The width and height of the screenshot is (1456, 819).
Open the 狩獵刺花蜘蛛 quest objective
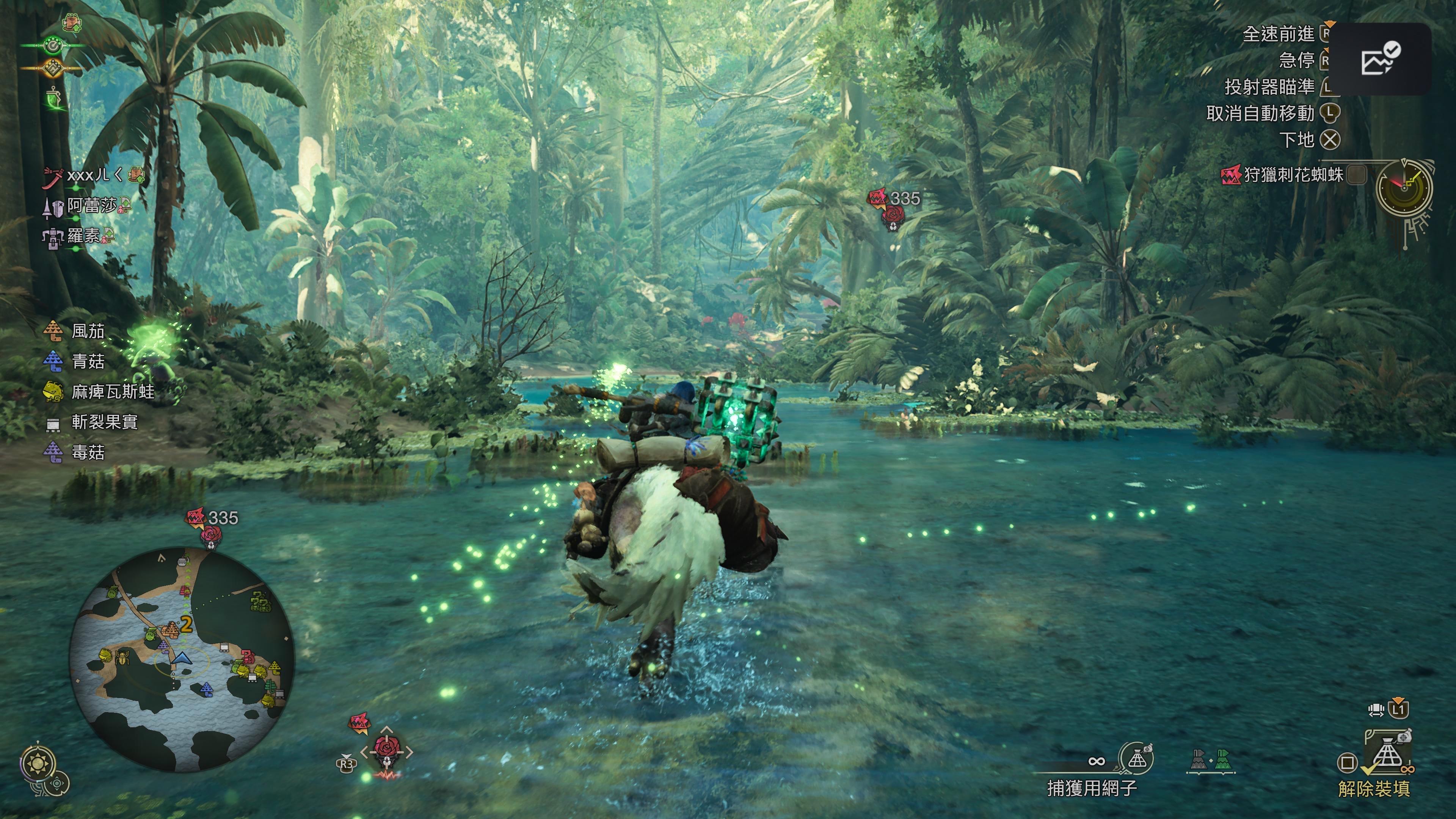(x=1292, y=175)
